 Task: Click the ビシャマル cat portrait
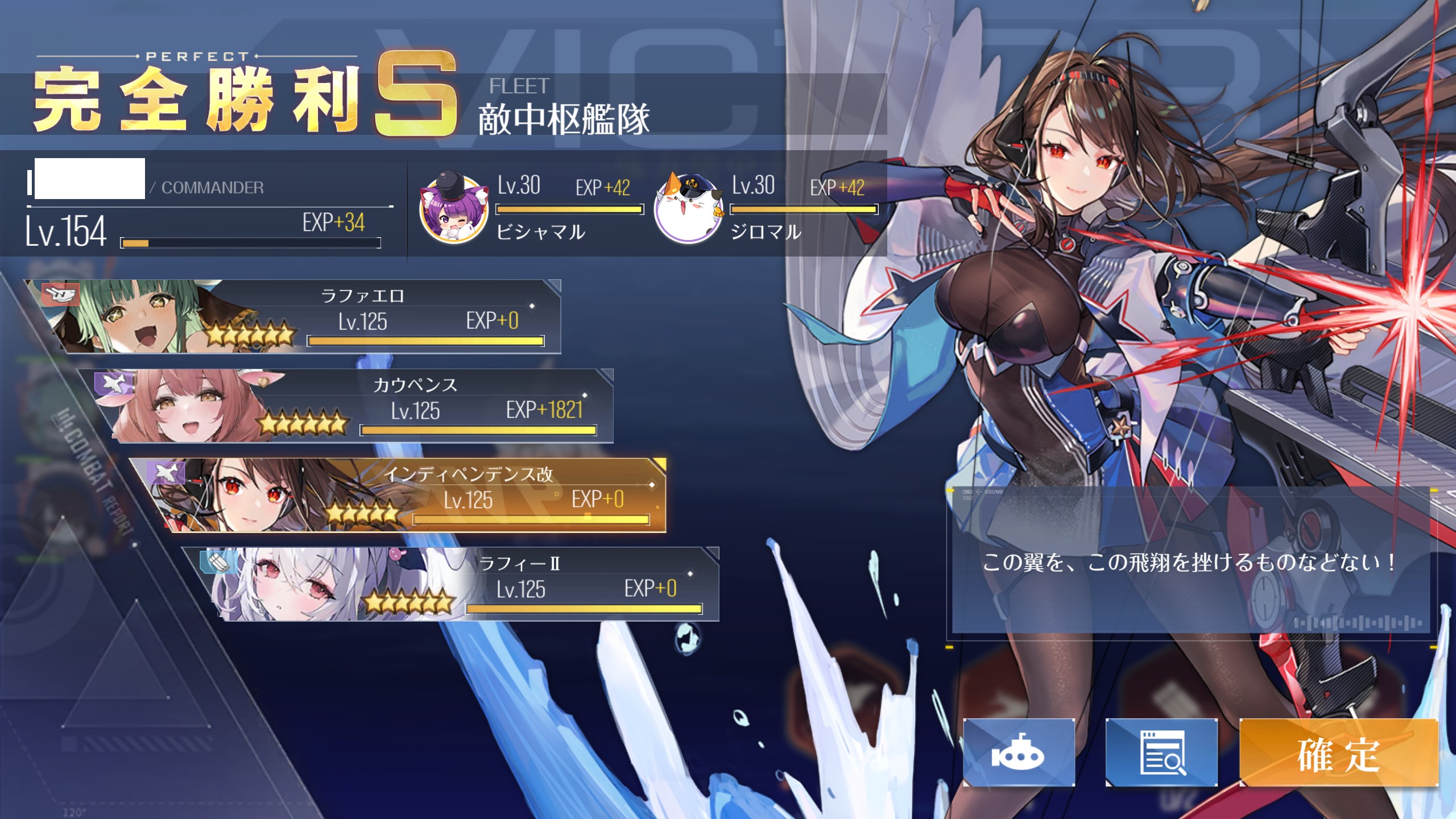453,208
